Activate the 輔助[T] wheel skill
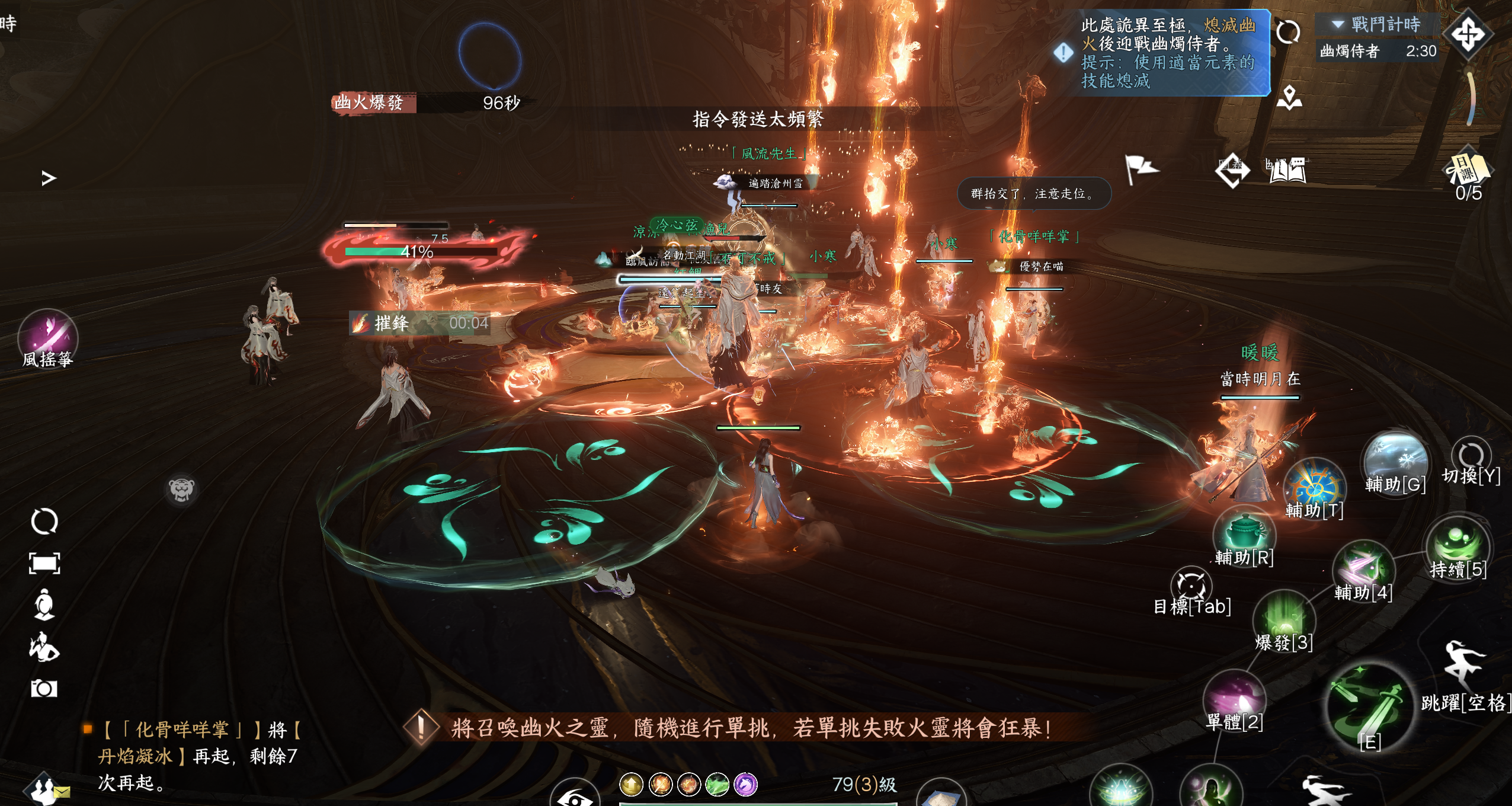1512x806 pixels. point(1314,486)
